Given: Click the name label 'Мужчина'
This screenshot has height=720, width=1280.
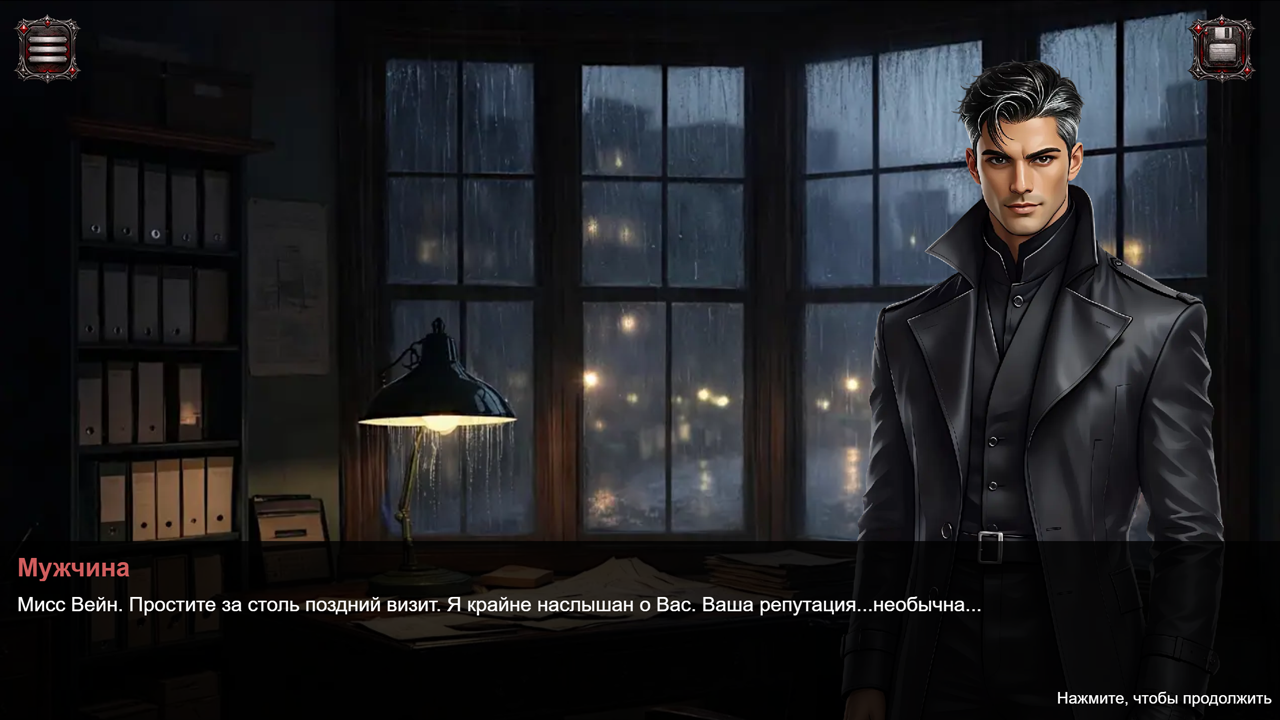Looking at the screenshot, I should click(x=71, y=568).
